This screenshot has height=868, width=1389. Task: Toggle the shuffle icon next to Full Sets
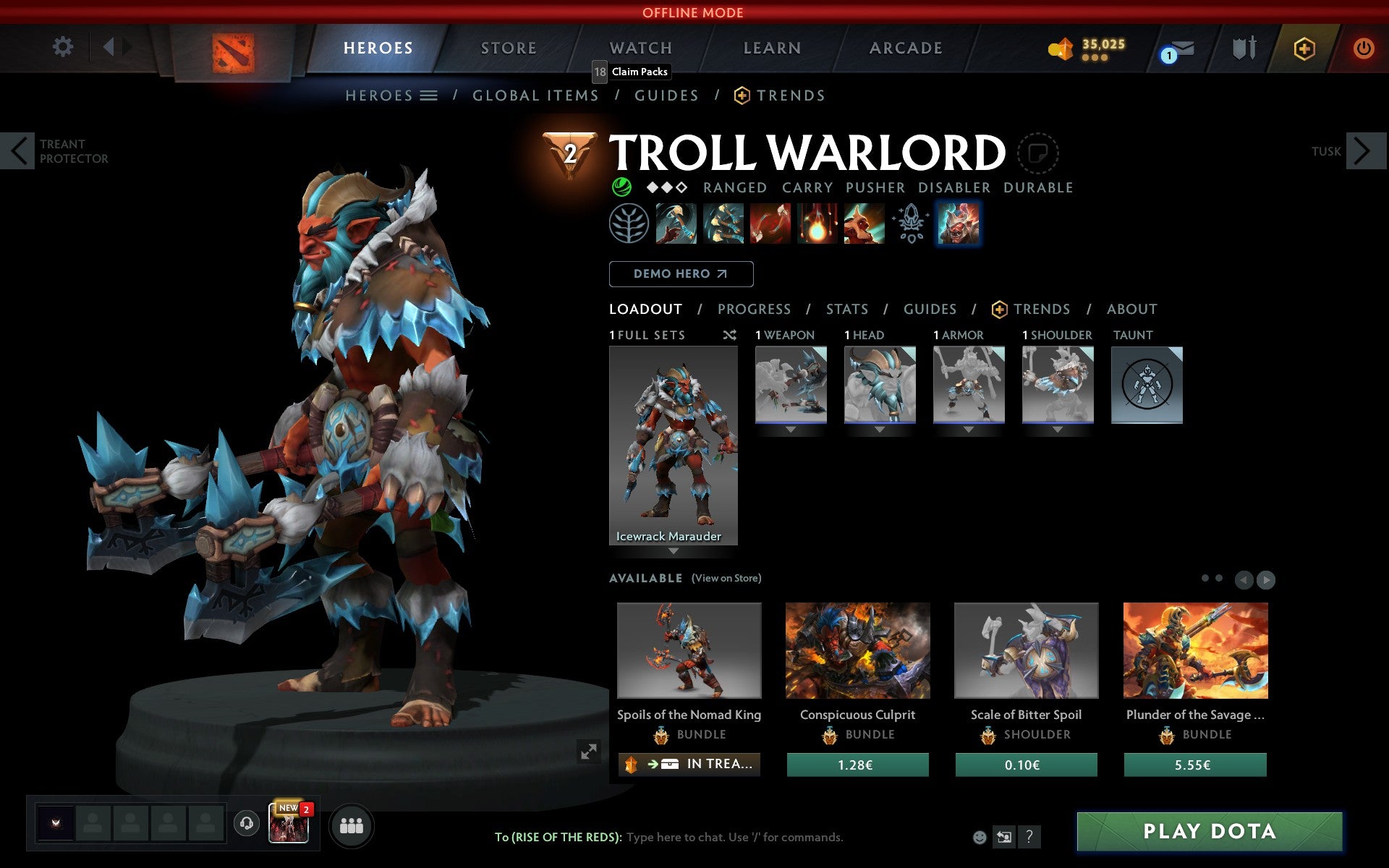click(x=729, y=335)
